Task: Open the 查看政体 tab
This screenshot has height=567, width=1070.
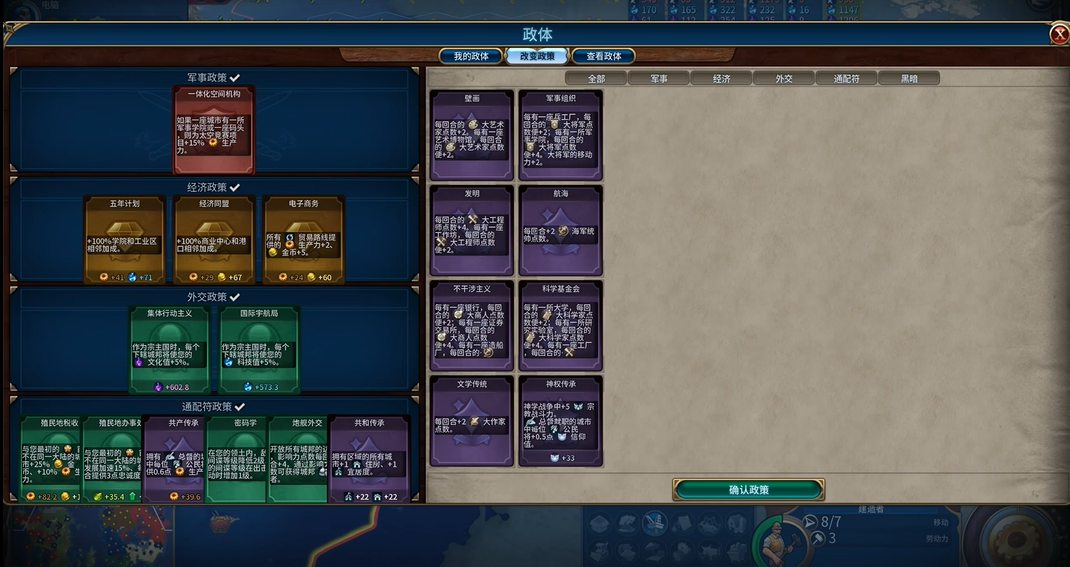Action: [x=603, y=56]
